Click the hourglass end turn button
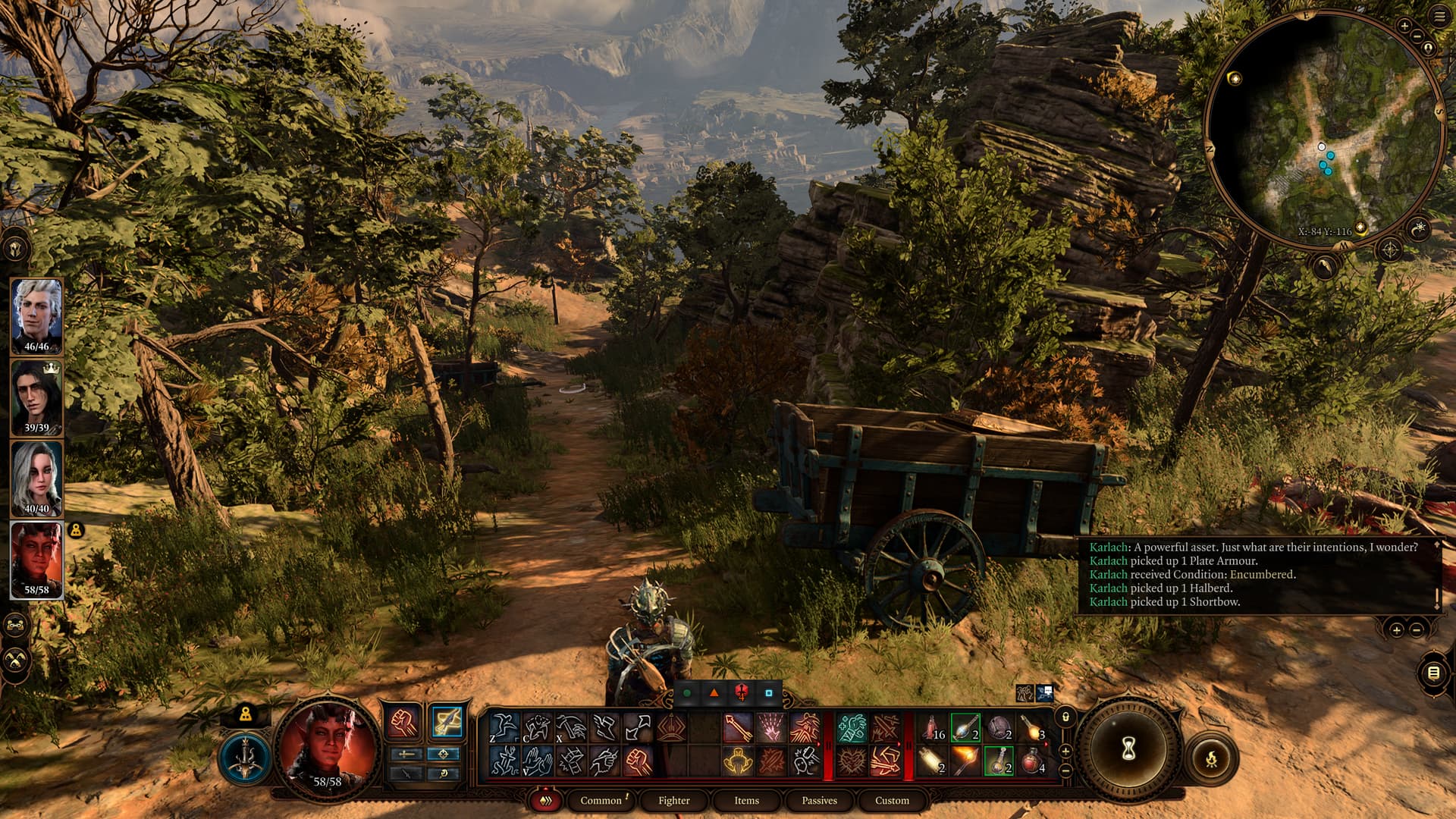Viewport: 1456px width, 819px height. click(1128, 750)
